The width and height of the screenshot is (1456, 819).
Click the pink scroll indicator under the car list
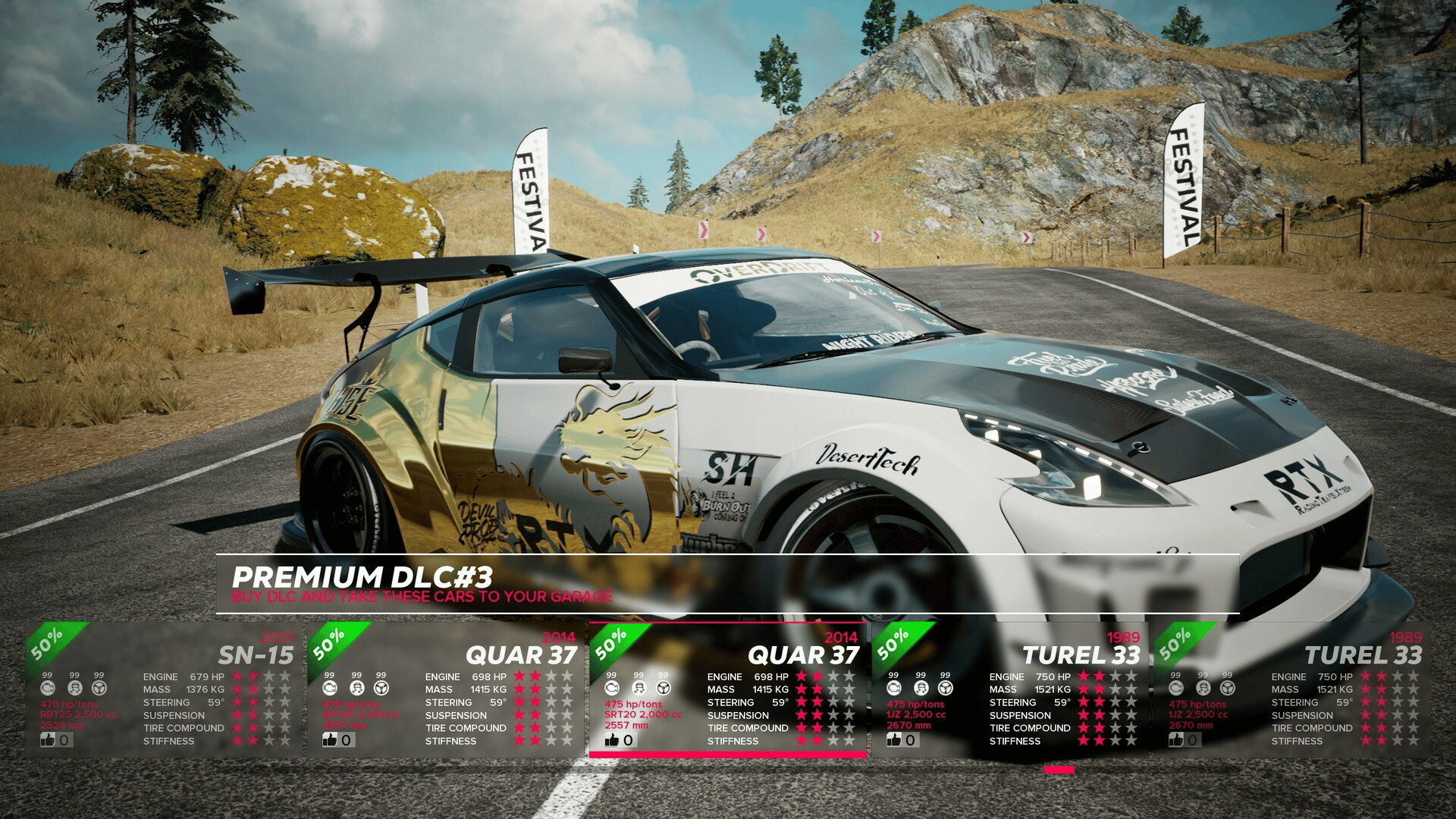(x=1059, y=770)
